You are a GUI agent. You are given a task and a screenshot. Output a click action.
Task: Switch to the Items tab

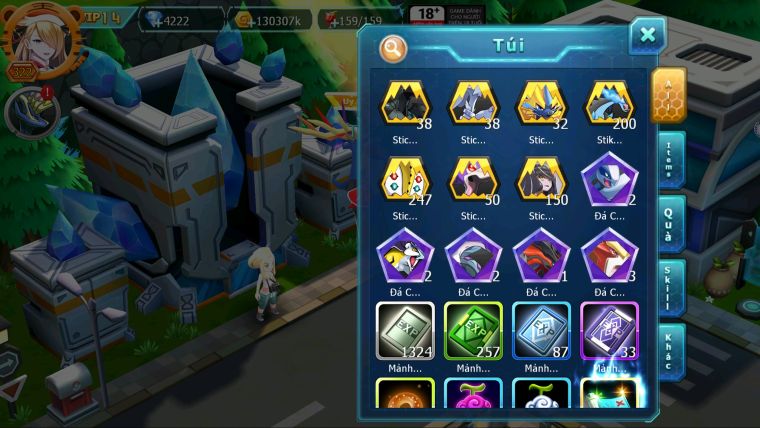668,159
